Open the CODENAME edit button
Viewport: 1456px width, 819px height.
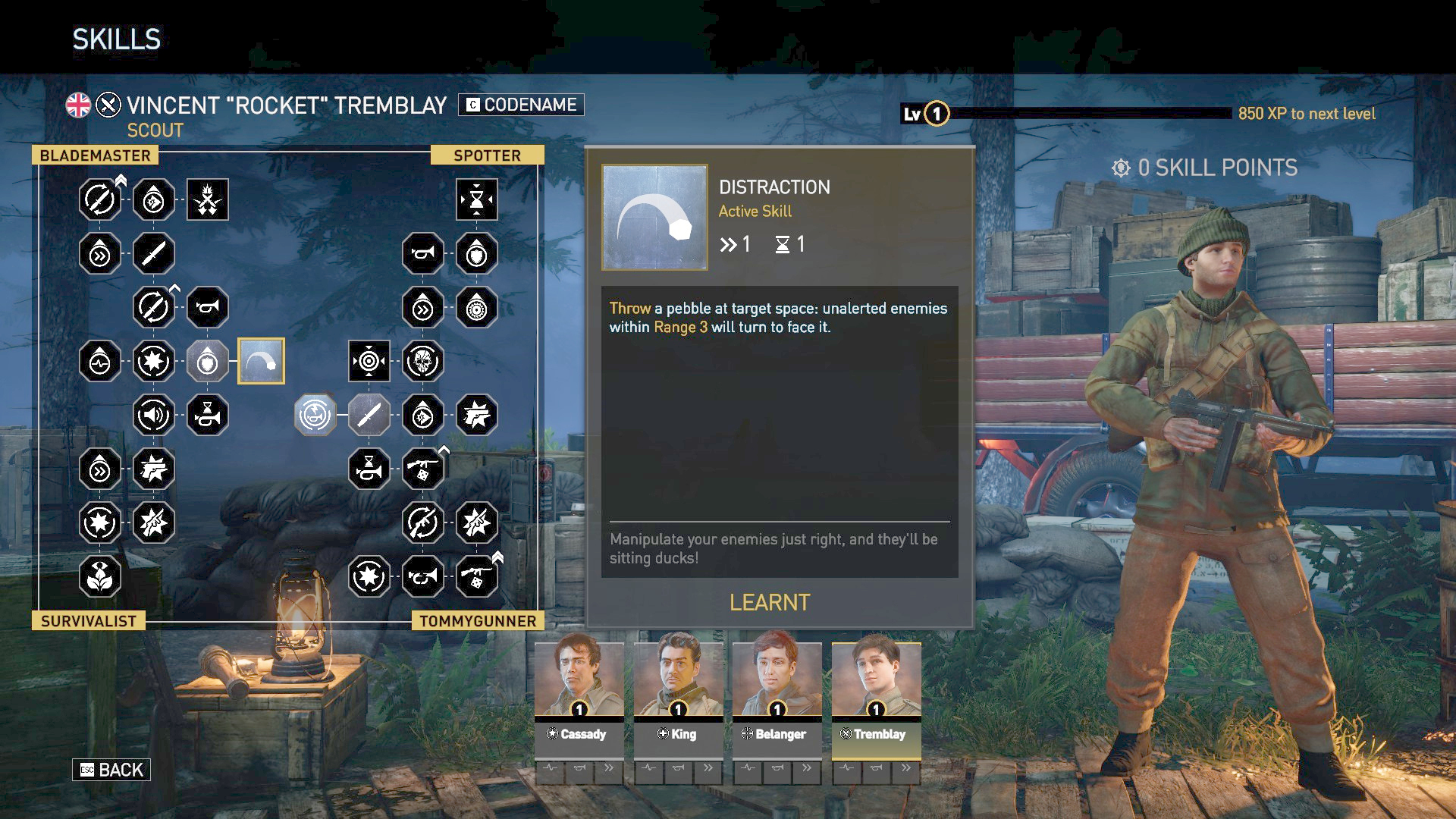point(521,105)
